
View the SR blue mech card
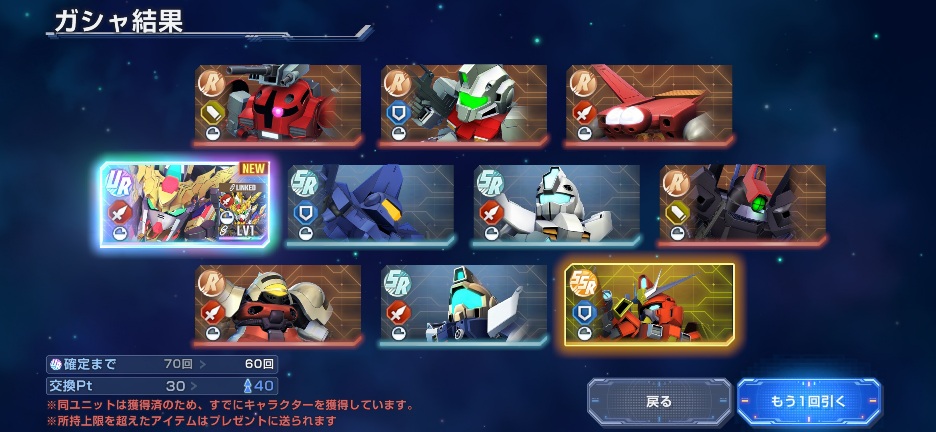(x=371, y=204)
